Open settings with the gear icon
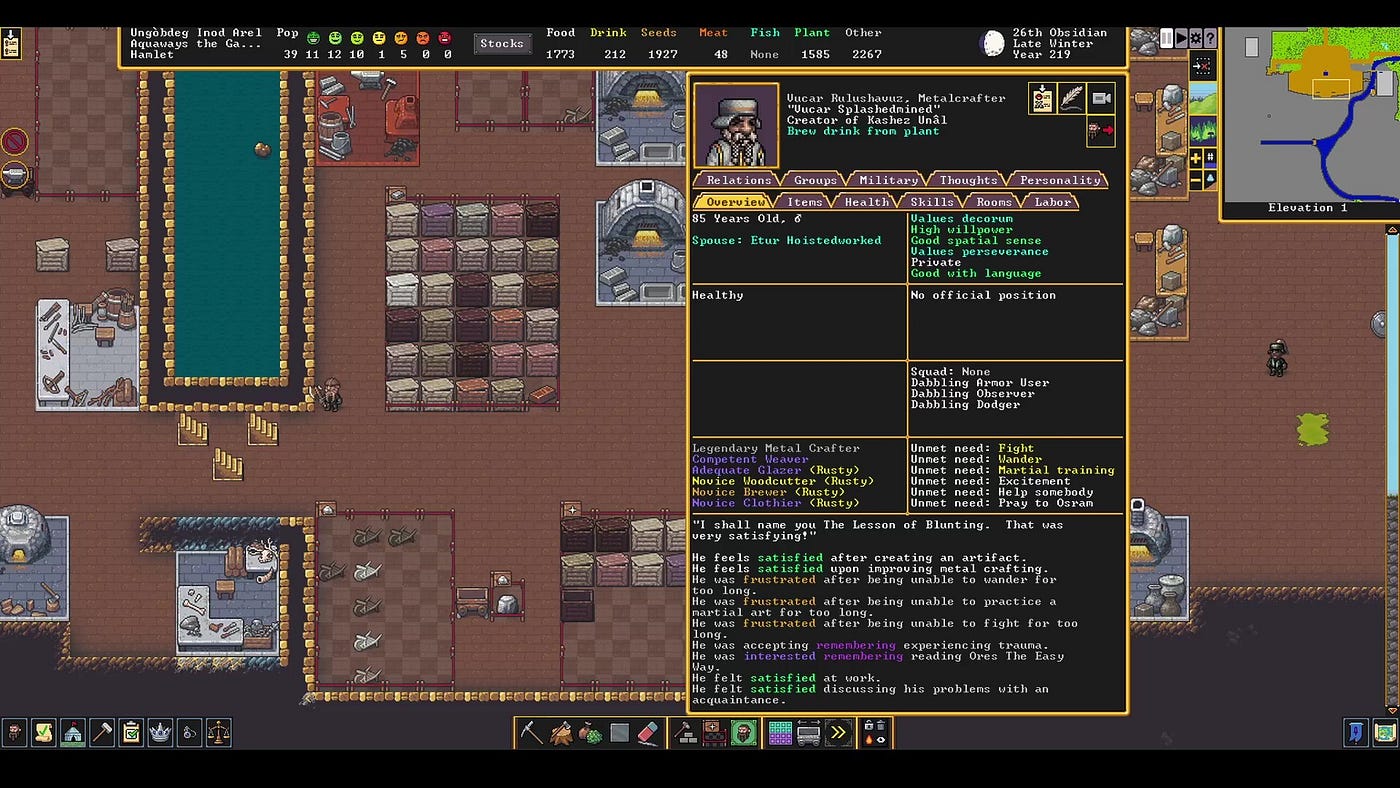The width and height of the screenshot is (1400, 788). coord(1195,38)
